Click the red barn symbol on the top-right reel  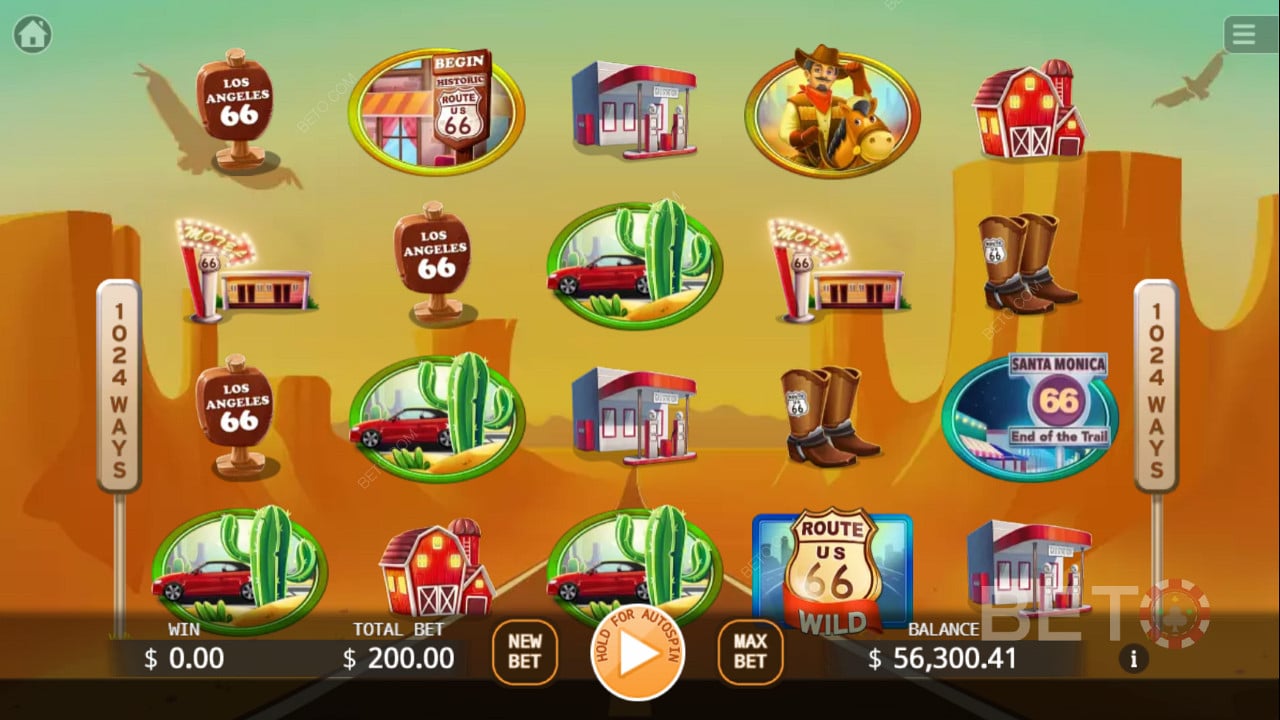coord(1030,110)
